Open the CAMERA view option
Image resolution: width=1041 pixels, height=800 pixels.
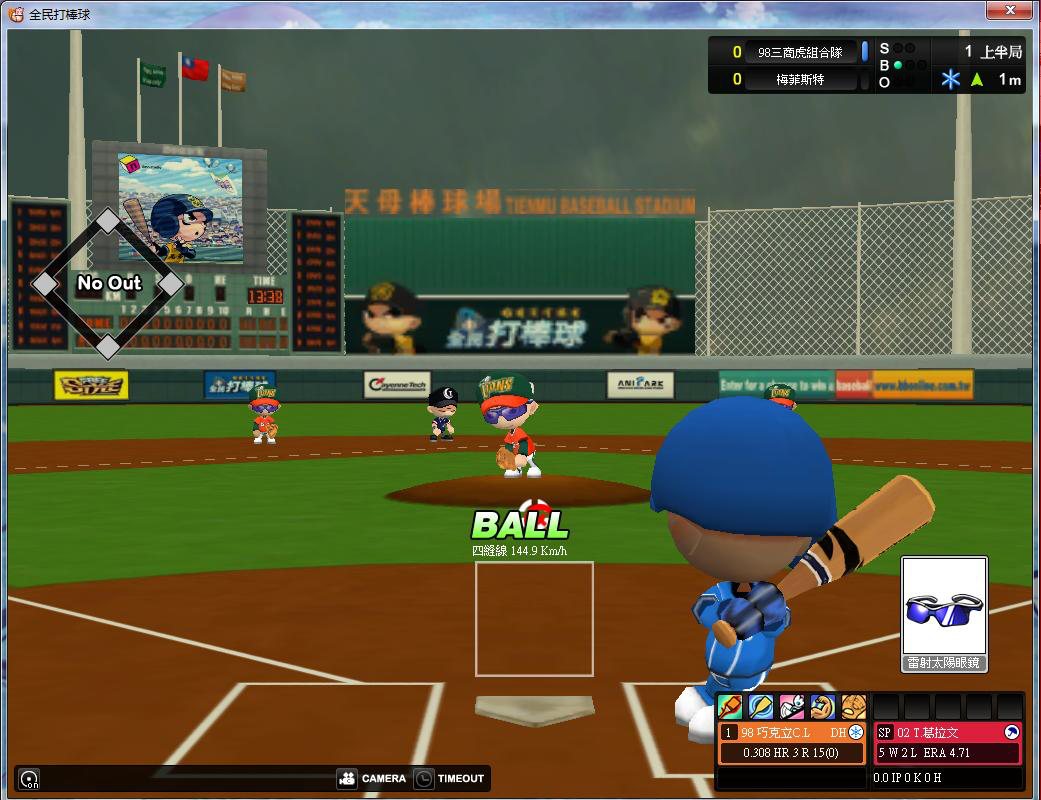point(372,778)
